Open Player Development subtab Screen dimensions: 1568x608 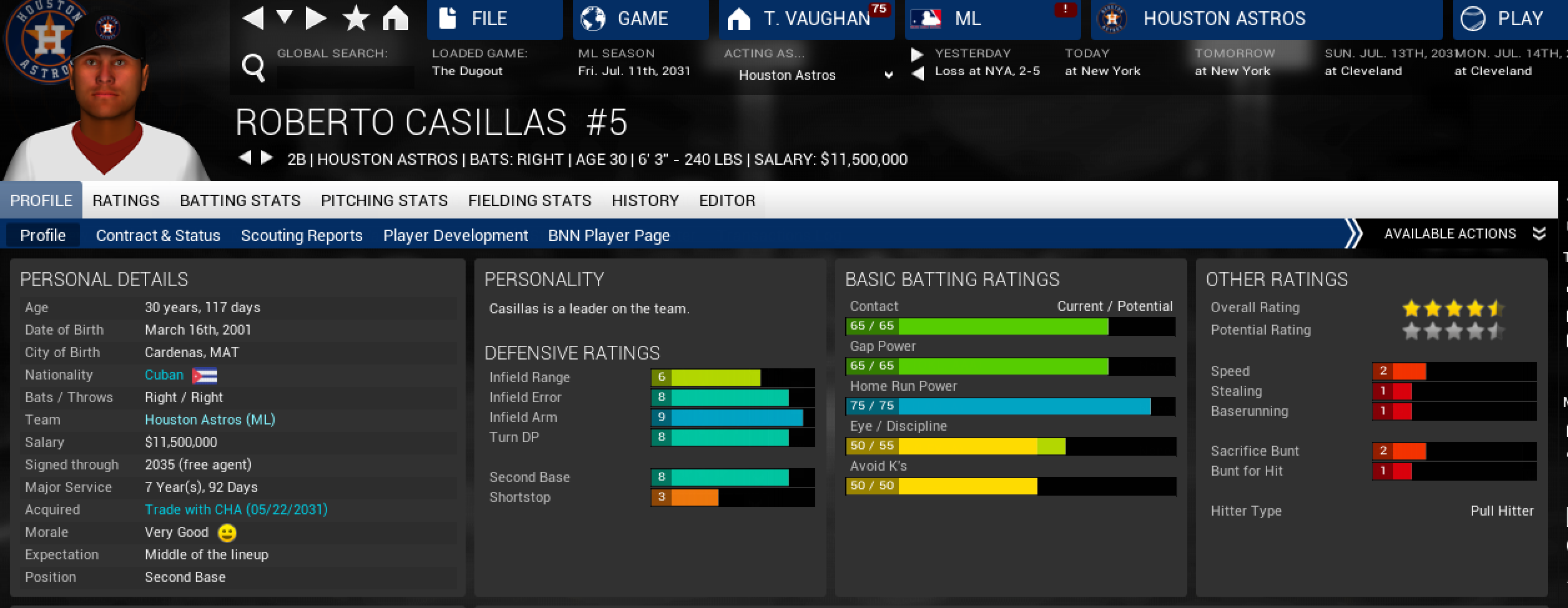455,235
